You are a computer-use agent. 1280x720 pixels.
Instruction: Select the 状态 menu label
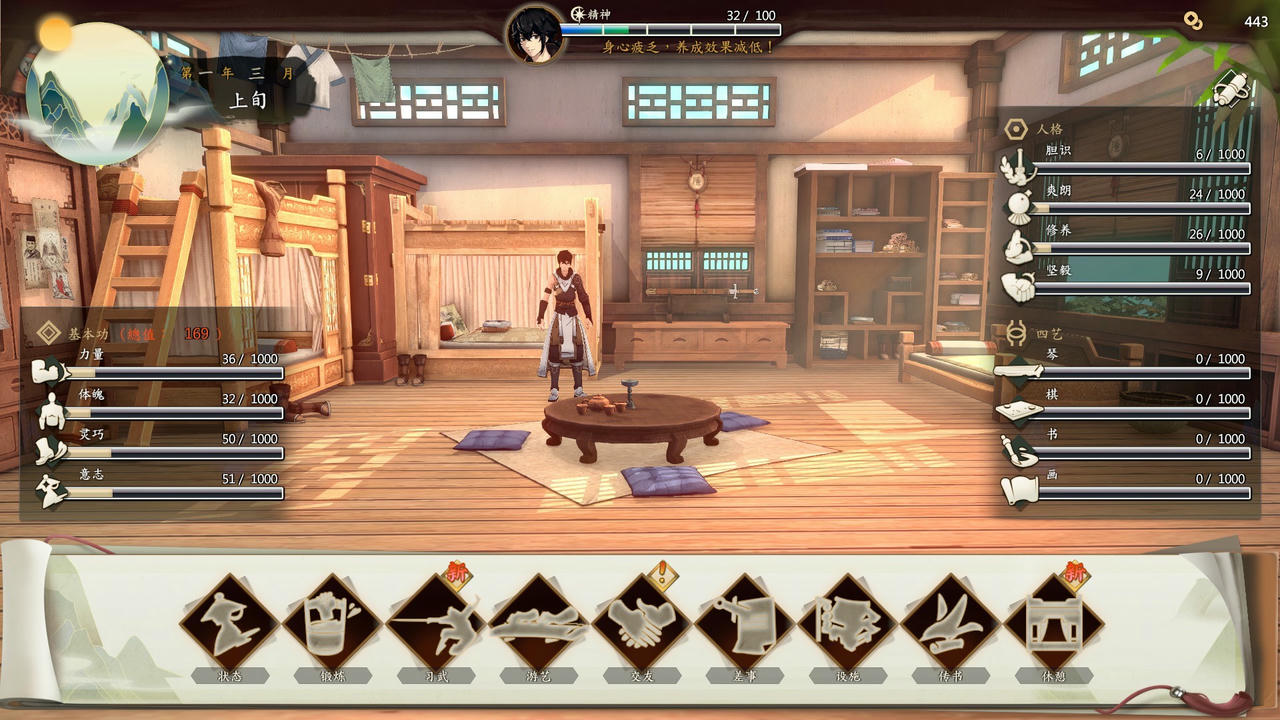click(x=230, y=675)
